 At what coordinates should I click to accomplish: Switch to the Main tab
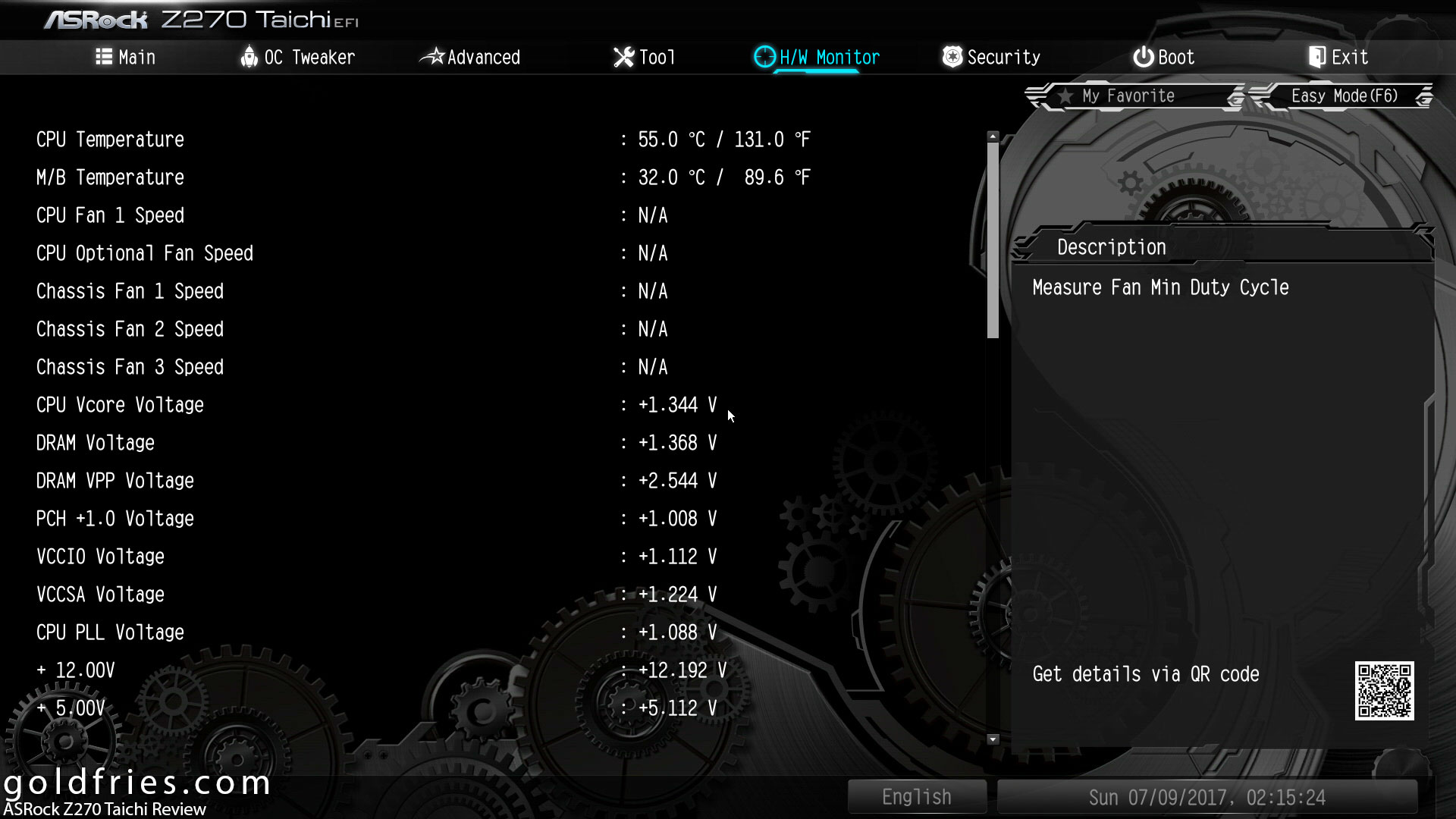(x=126, y=58)
